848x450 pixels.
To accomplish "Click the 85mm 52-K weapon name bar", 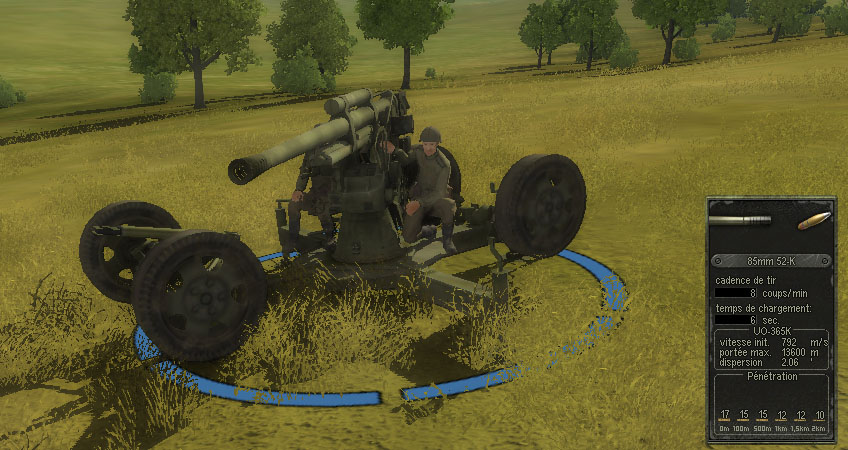I will tap(769, 261).
